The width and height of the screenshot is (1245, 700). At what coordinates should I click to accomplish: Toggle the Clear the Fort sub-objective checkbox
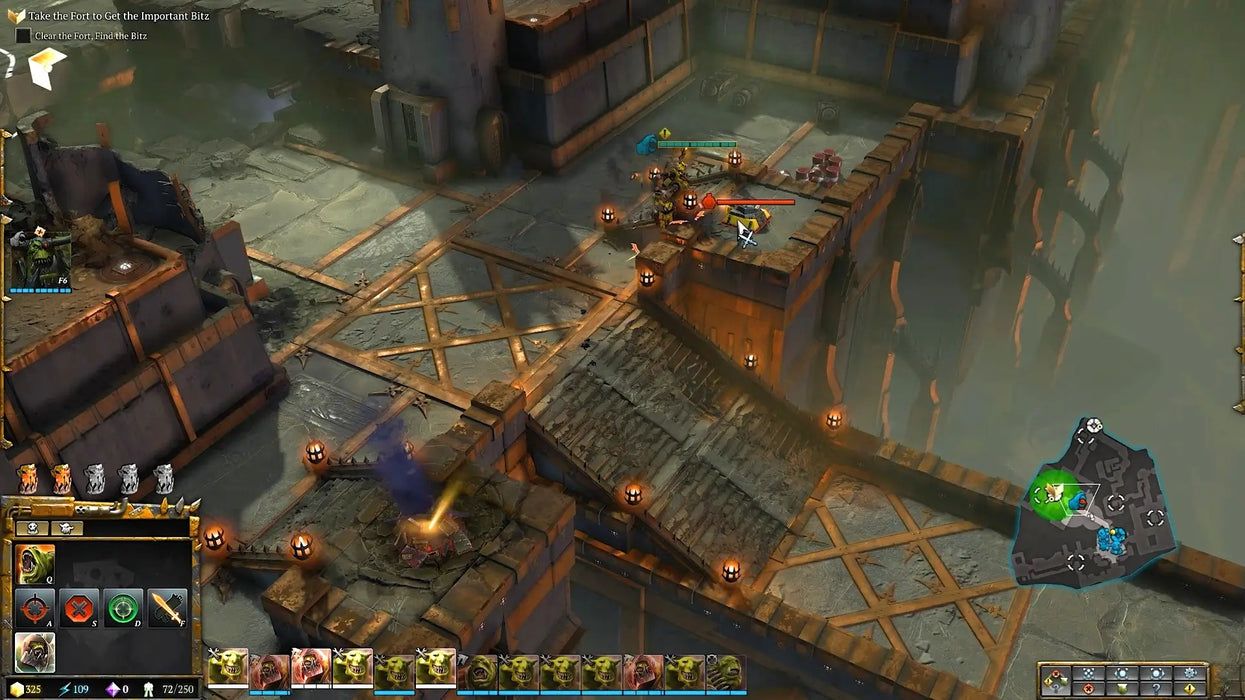[x=23, y=35]
